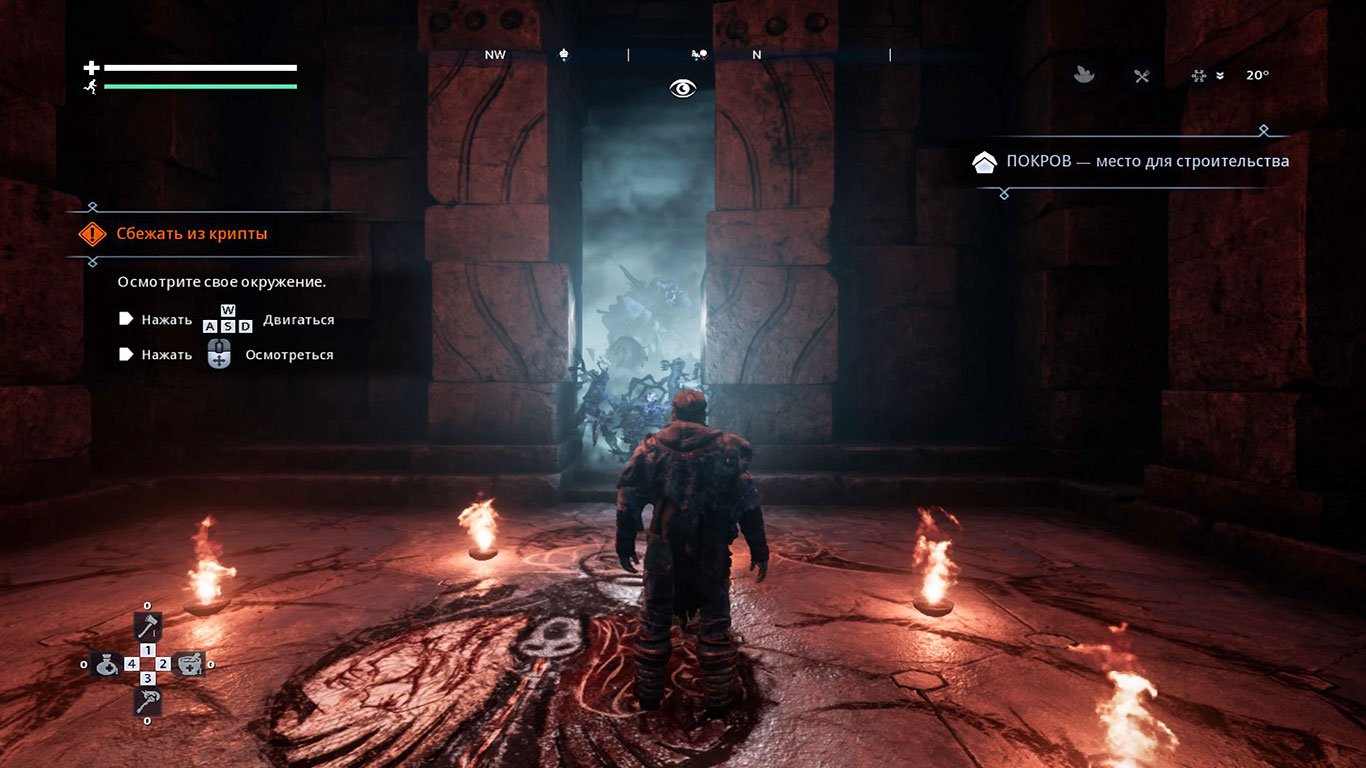This screenshot has height=768, width=1366.
Task: Click the snowflake cold status icon
Action: pos(1198,75)
